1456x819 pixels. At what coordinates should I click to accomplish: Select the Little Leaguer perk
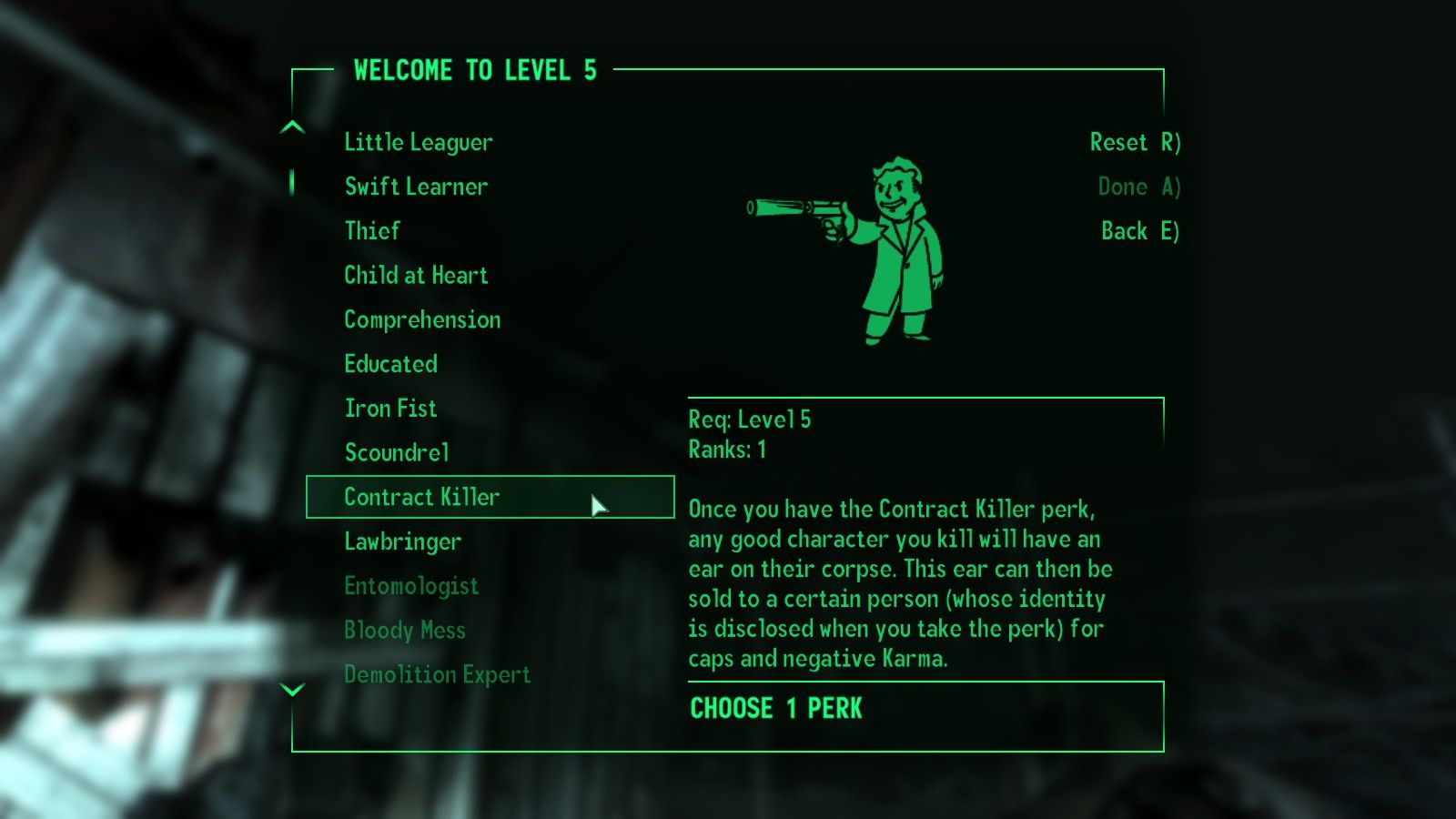click(x=418, y=142)
